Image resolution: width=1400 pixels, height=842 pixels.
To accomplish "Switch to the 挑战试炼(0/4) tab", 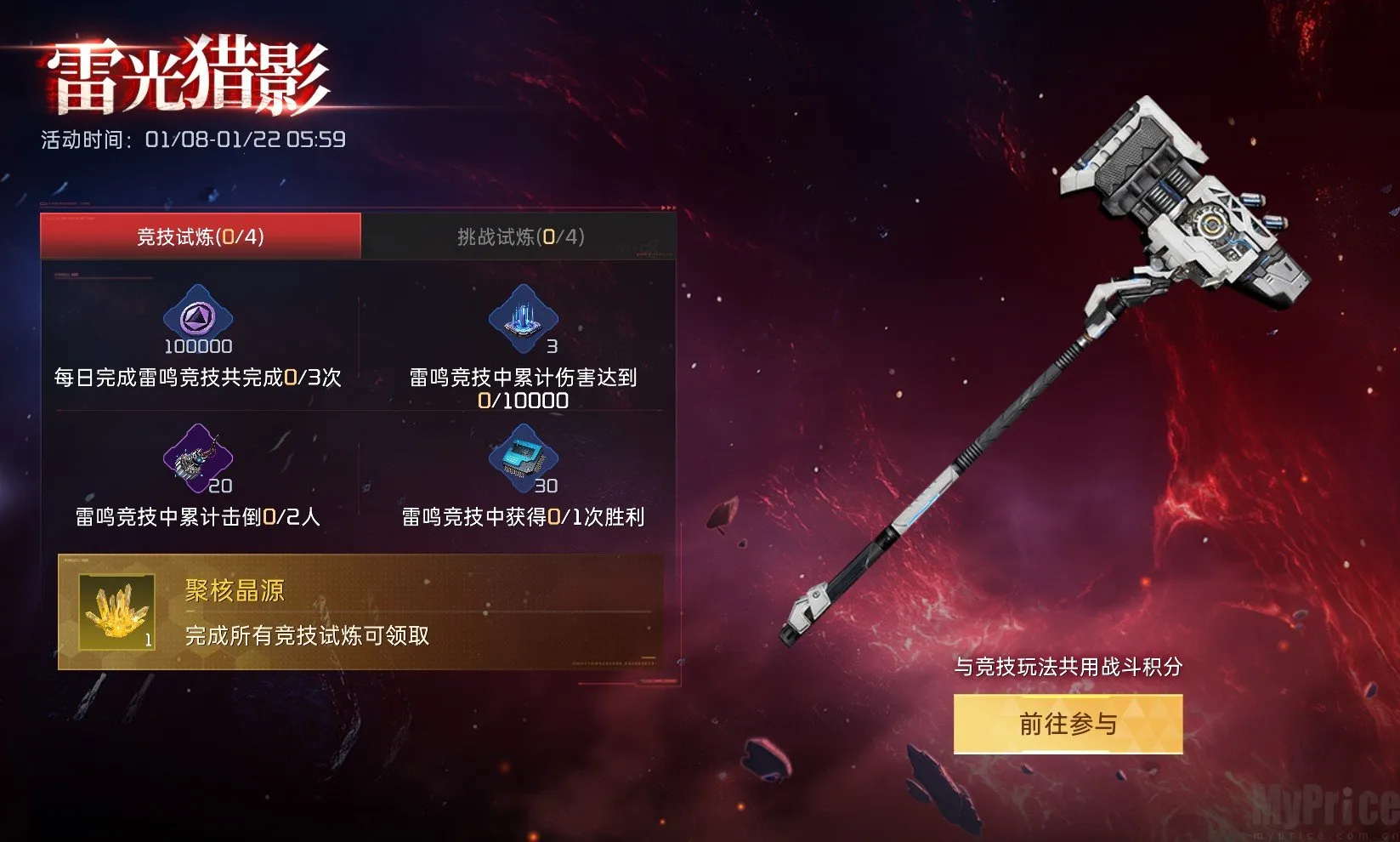I will 521,238.
